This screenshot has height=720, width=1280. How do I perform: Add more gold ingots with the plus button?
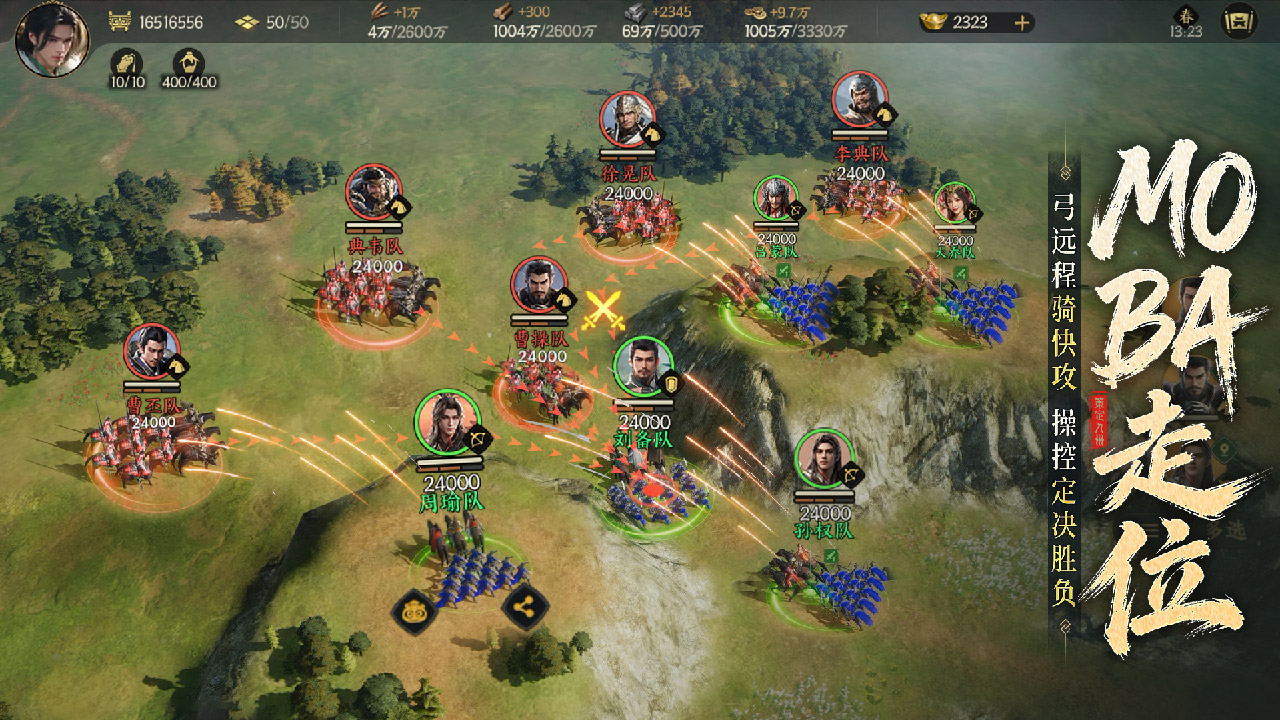[1021, 23]
